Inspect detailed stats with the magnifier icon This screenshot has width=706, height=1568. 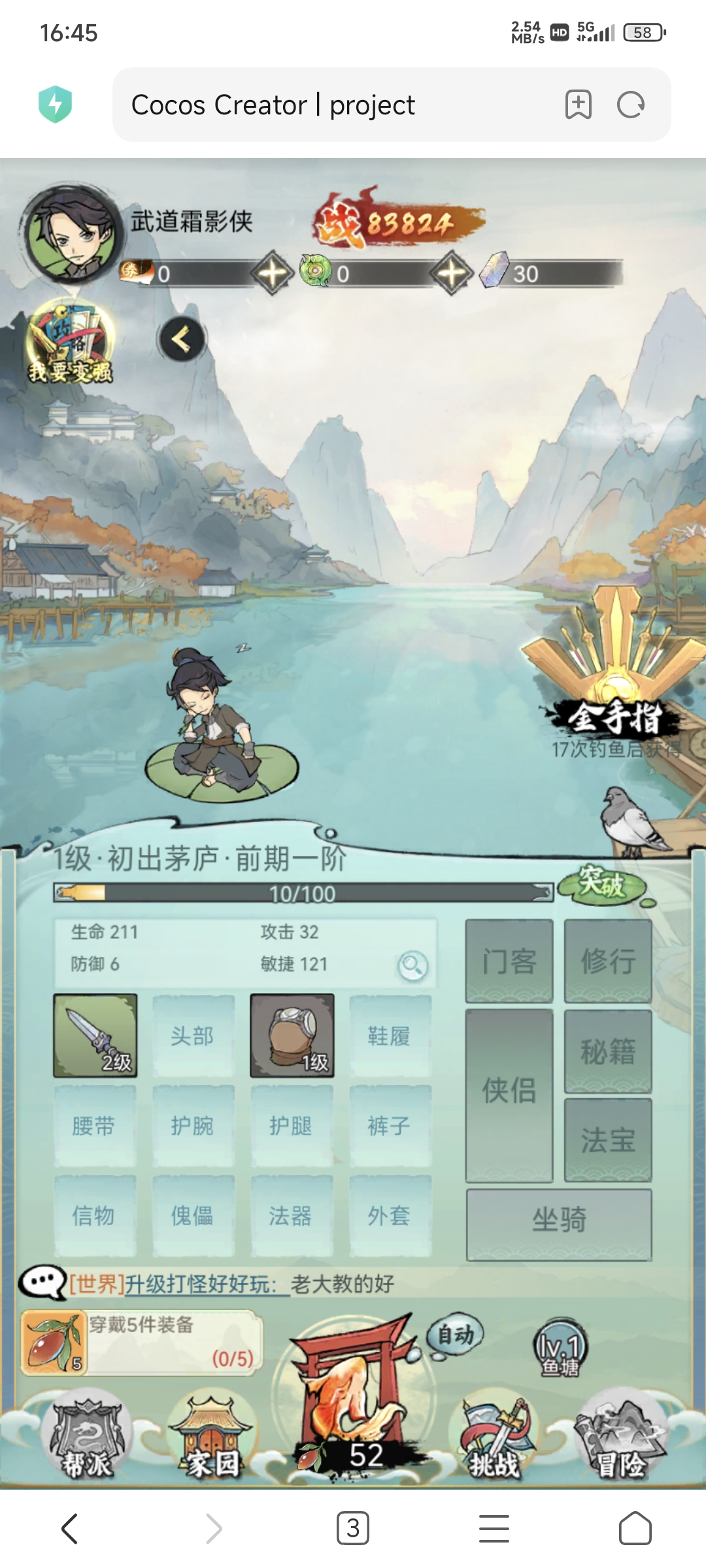[x=412, y=966]
